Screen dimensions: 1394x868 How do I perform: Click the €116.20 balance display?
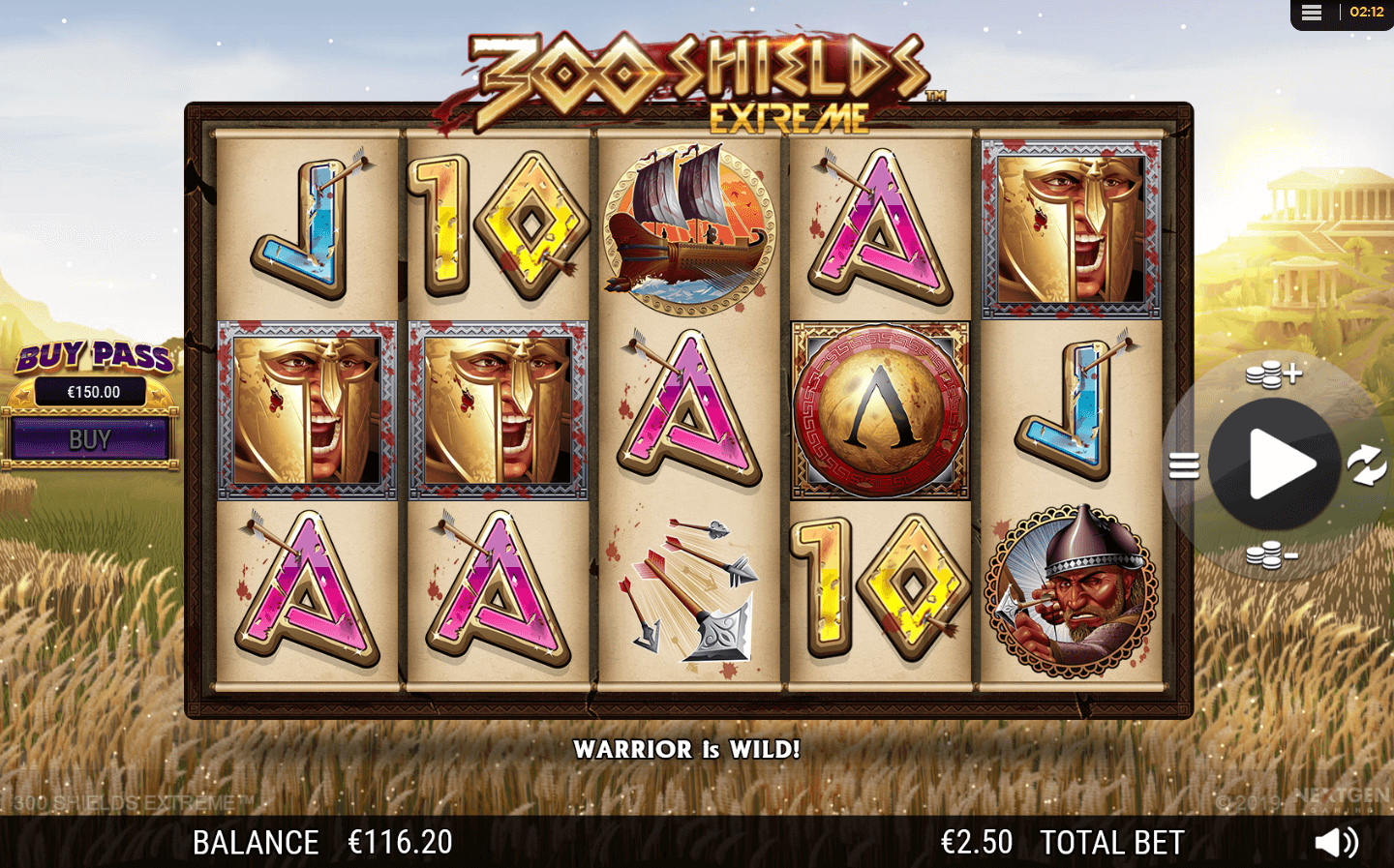pos(399,841)
